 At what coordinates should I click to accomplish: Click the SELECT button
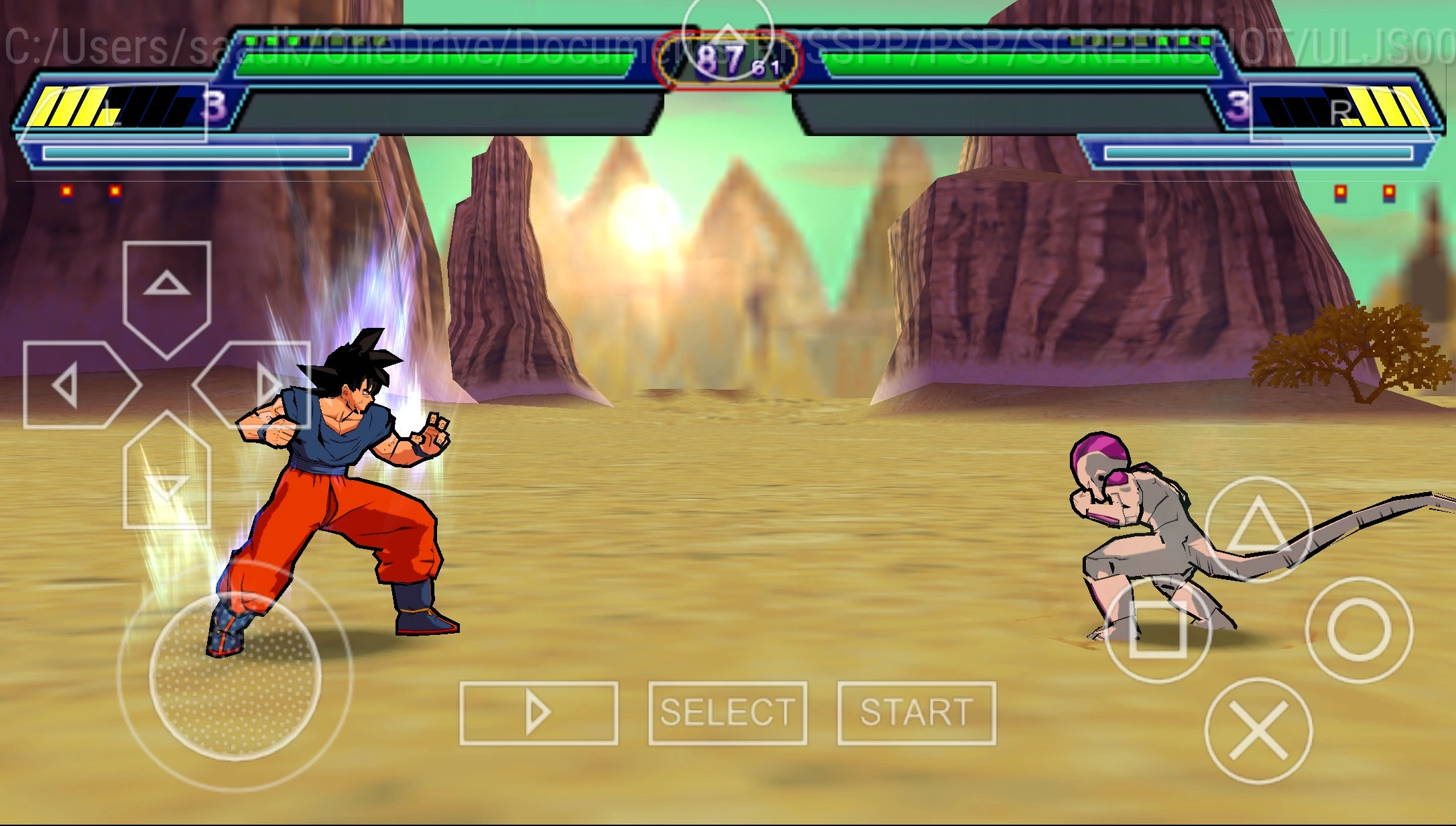[727, 713]
